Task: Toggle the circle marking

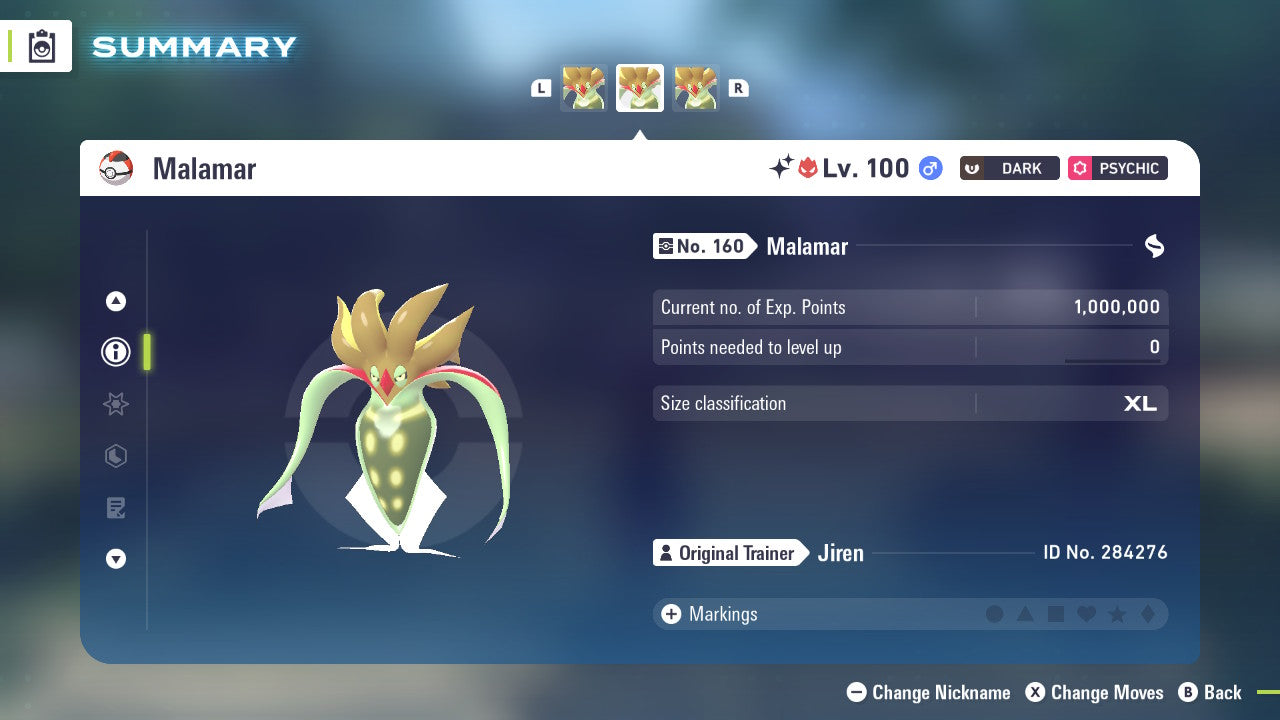Action: 996,614
